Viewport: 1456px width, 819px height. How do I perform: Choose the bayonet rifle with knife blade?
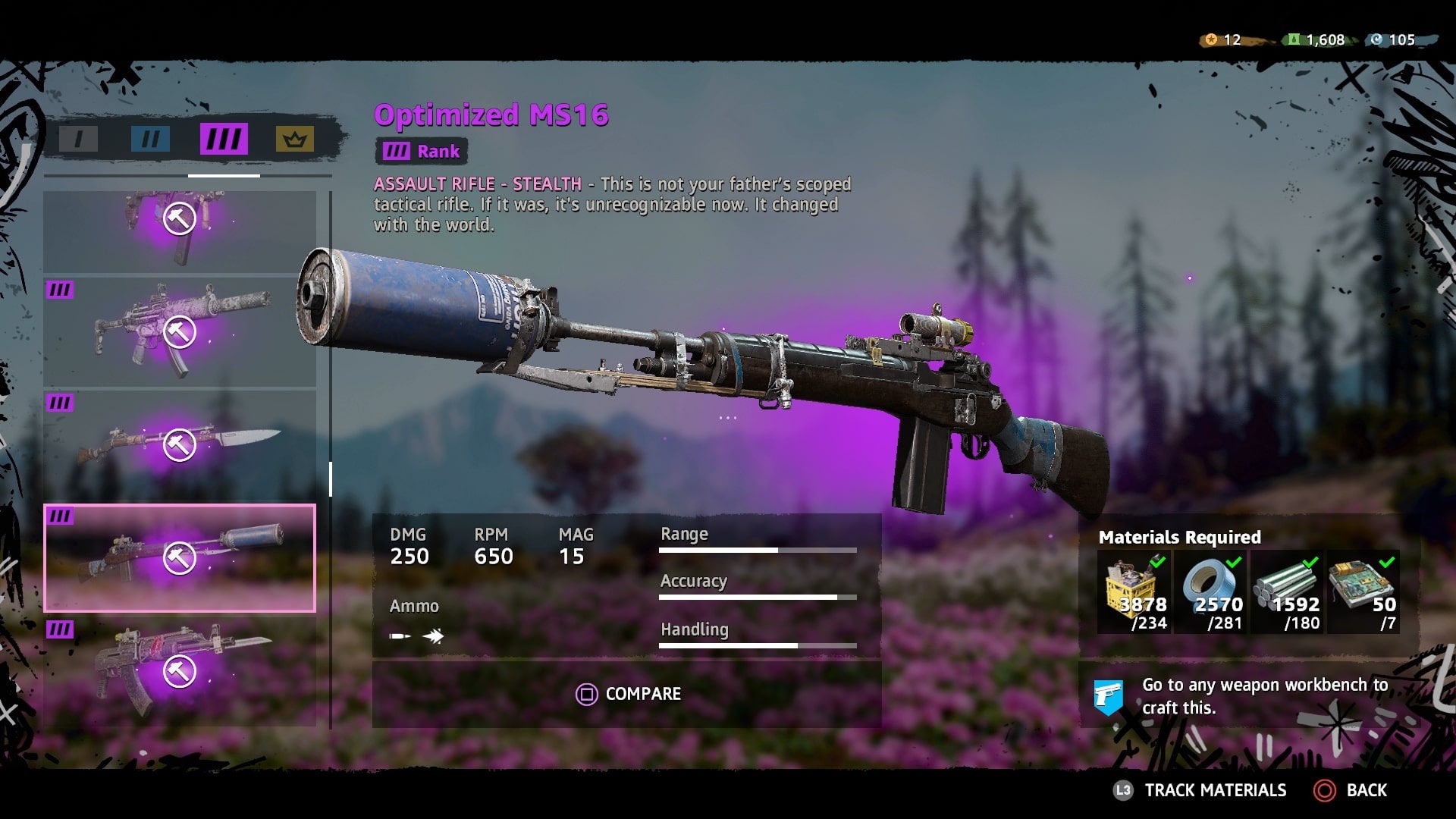(x=180, y=445)
